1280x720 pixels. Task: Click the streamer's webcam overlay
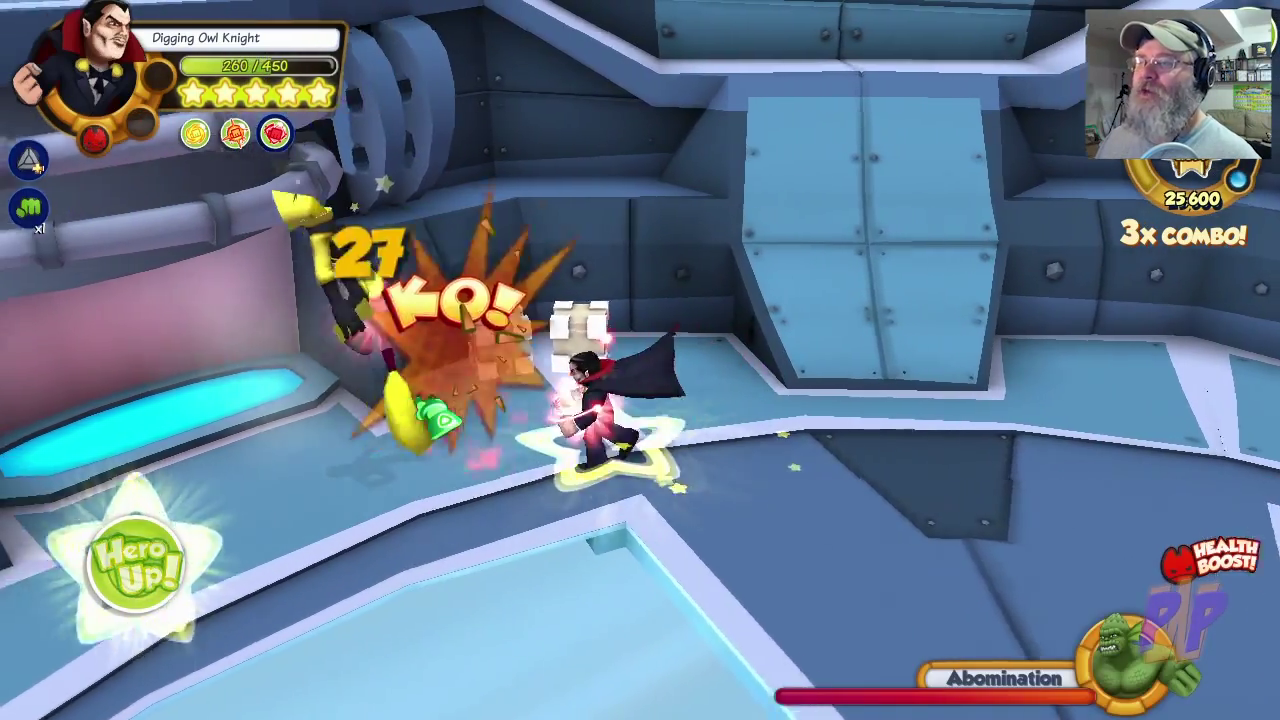point(1176,84)
